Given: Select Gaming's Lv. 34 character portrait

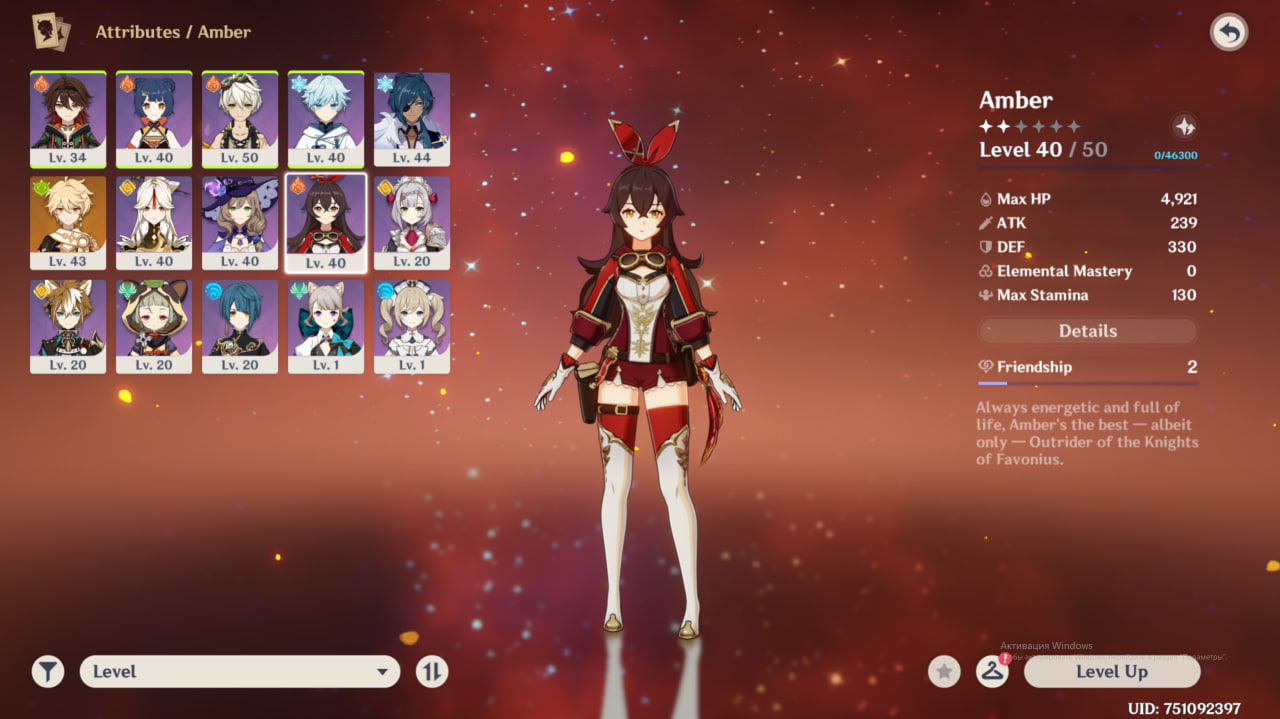Looking at the screenshot, I should 68,118.
